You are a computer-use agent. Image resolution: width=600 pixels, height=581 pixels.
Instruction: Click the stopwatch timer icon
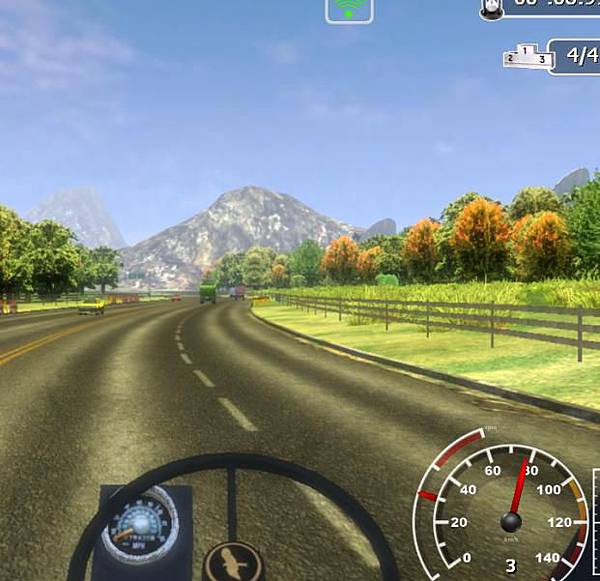[491, 7]
